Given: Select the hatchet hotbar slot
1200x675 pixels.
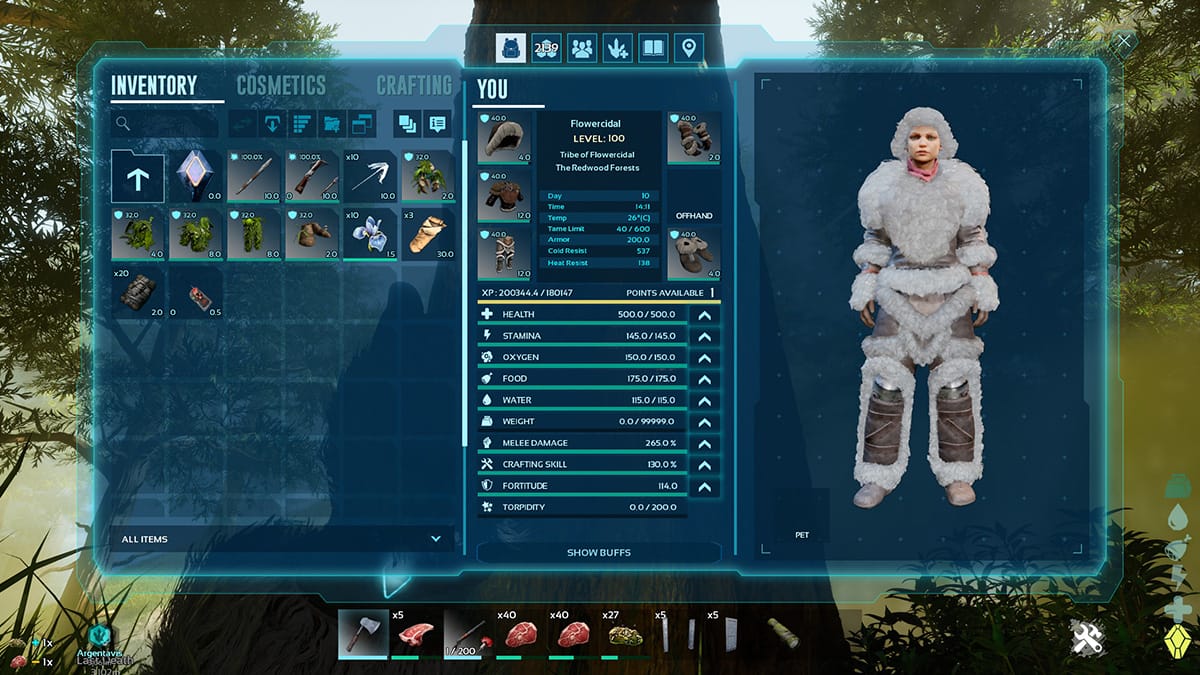Looking at the screenshot, I should tap(362, 634).
